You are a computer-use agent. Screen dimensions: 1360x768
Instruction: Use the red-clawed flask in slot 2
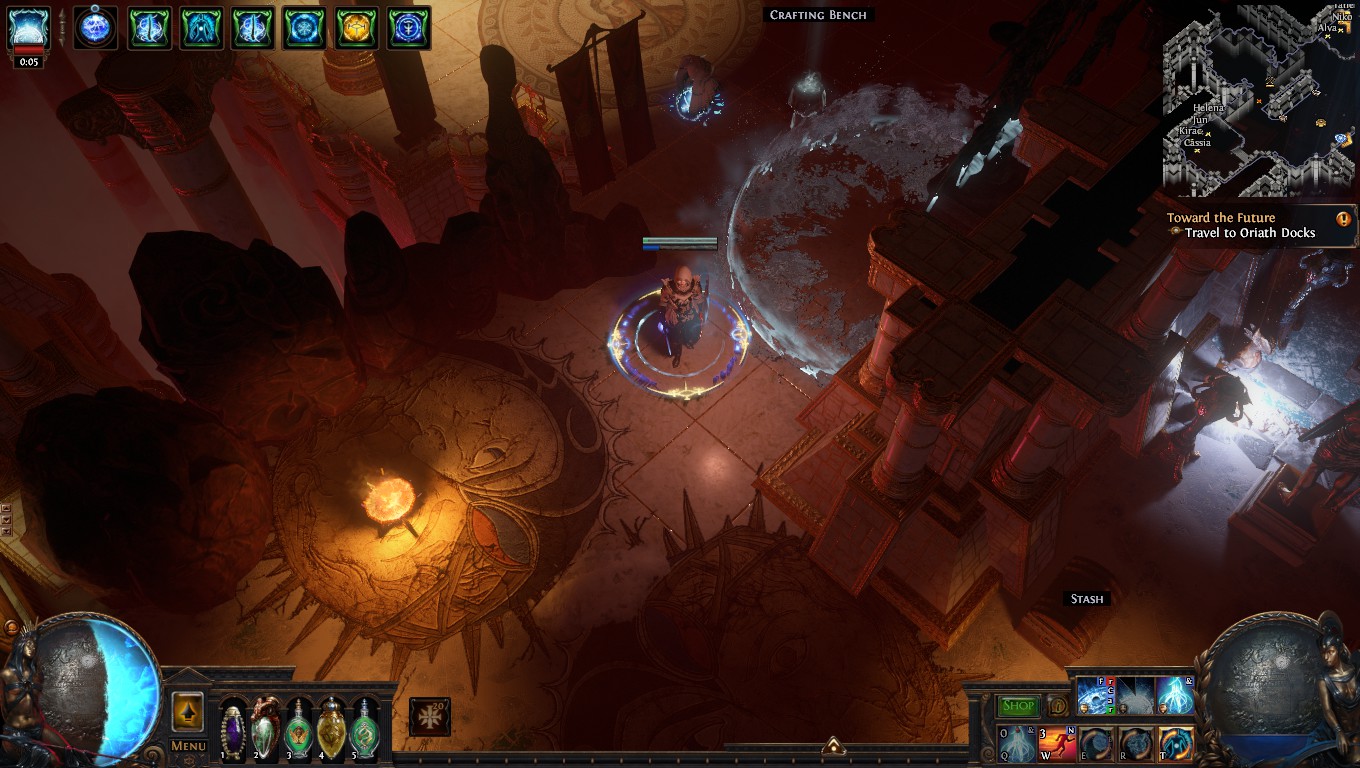[x=265, y=727]
